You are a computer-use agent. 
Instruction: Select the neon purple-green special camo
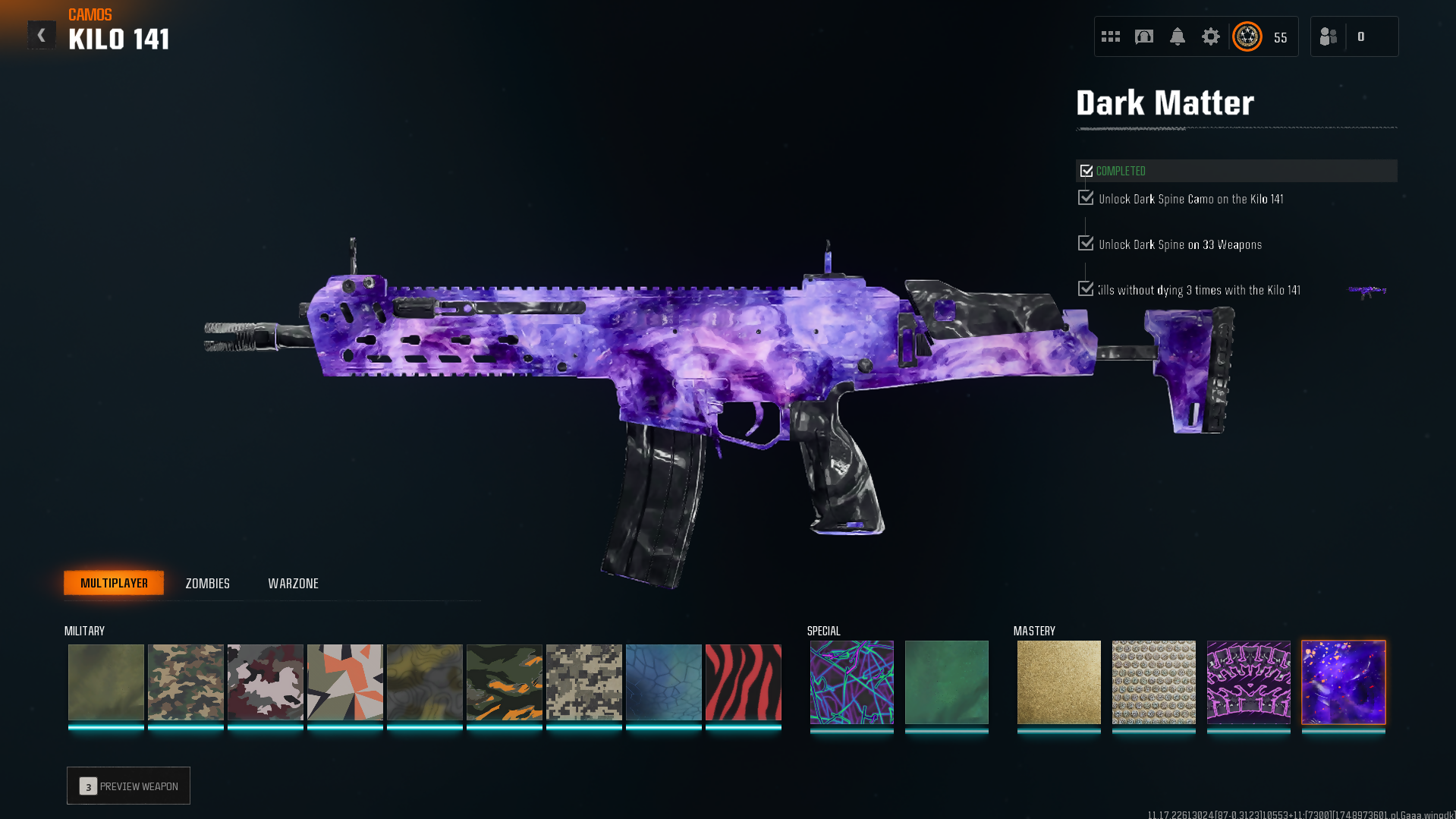(x=851, y=682)
